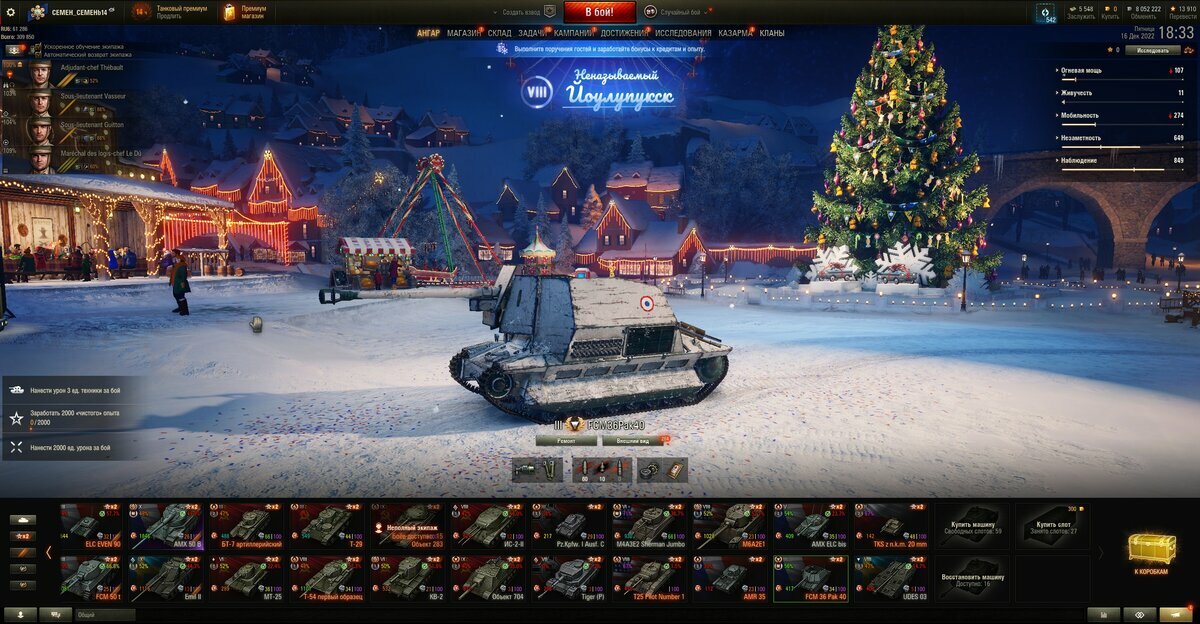Click the «Исследовать» button
Viewport: 1200px width, 624px height.
[1152, 50]
